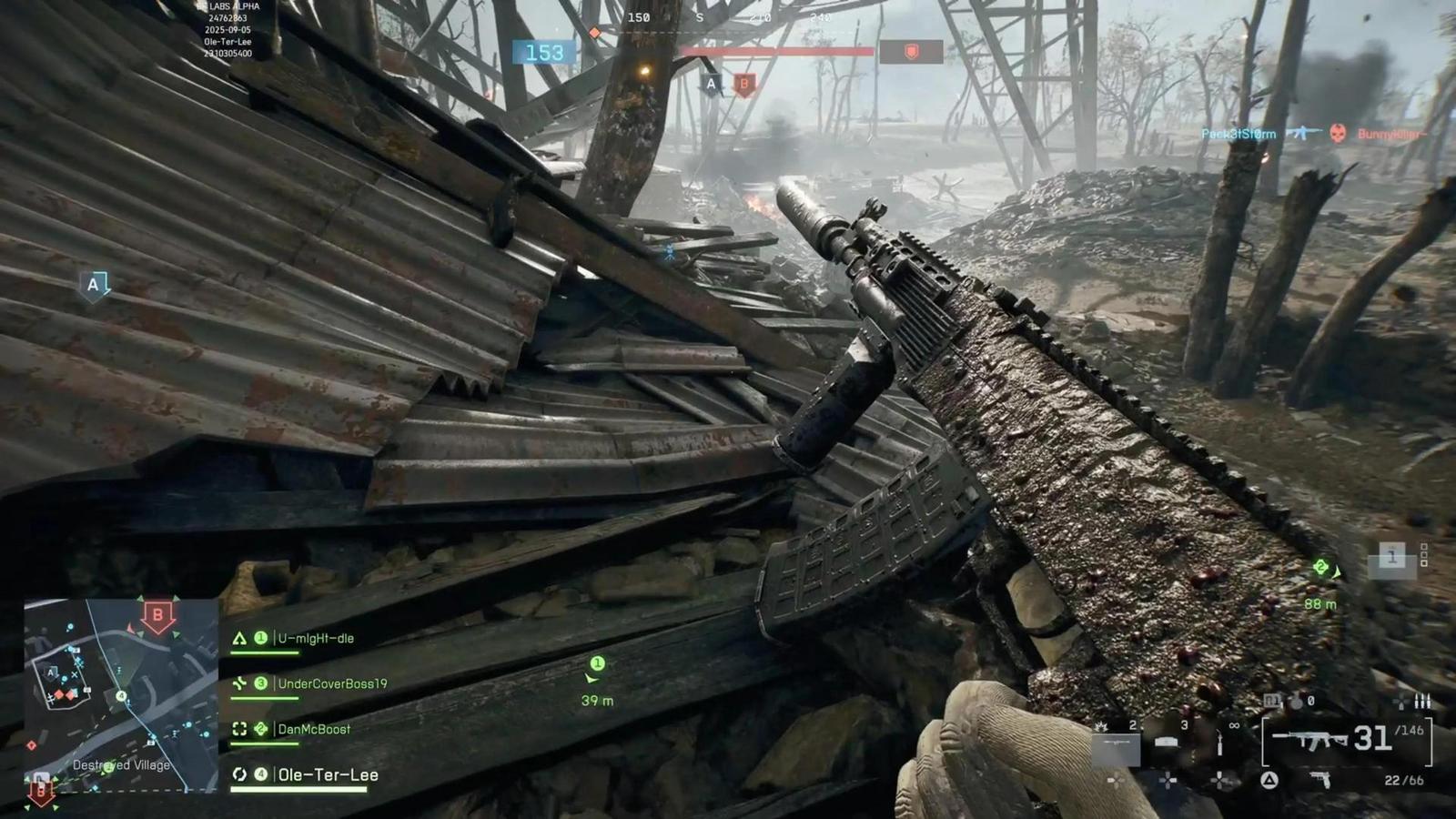This screenshot has width=1456, height=819.
Task: Click the reserve bullets icon in the bottom-right HUD
Action: point(1421,703)
